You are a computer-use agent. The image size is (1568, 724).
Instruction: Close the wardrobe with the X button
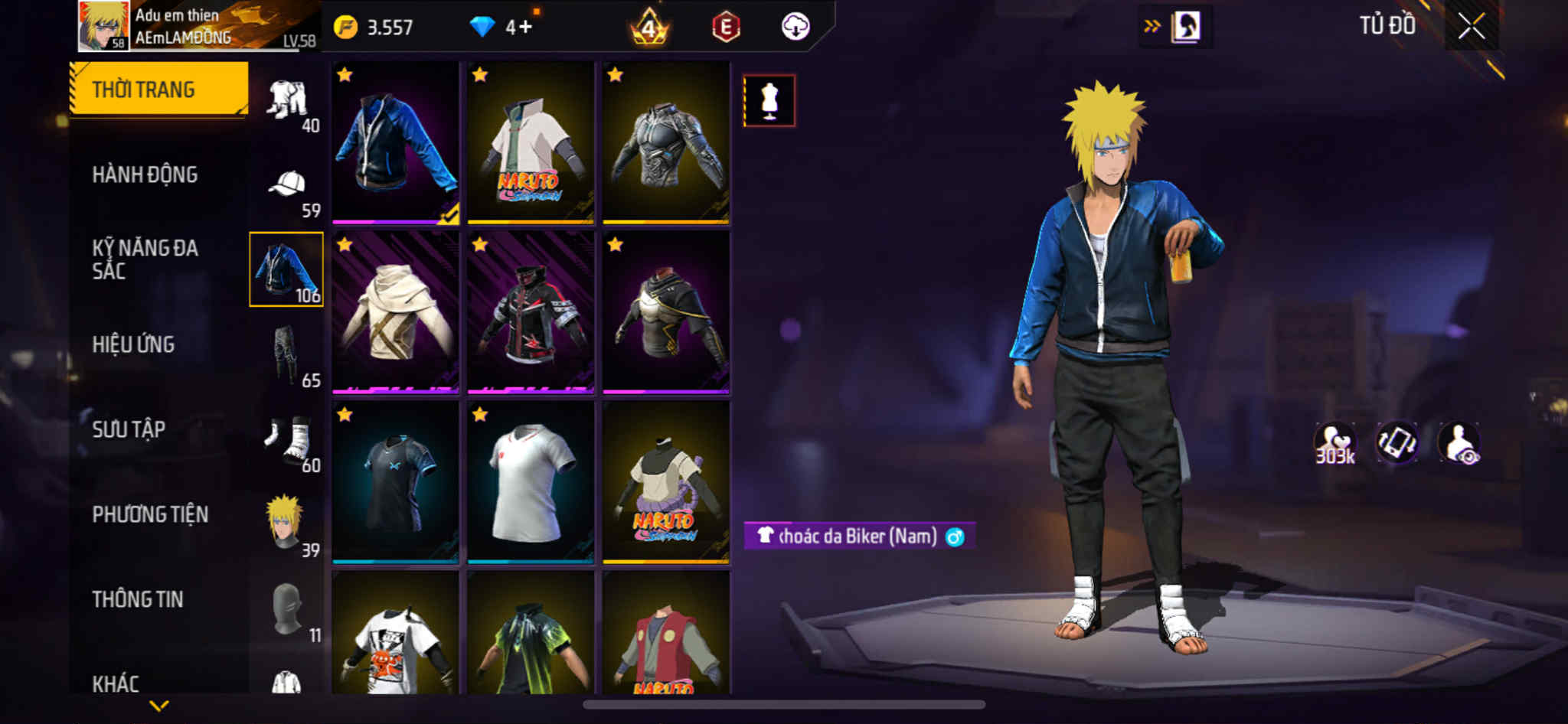[1471, 27]
